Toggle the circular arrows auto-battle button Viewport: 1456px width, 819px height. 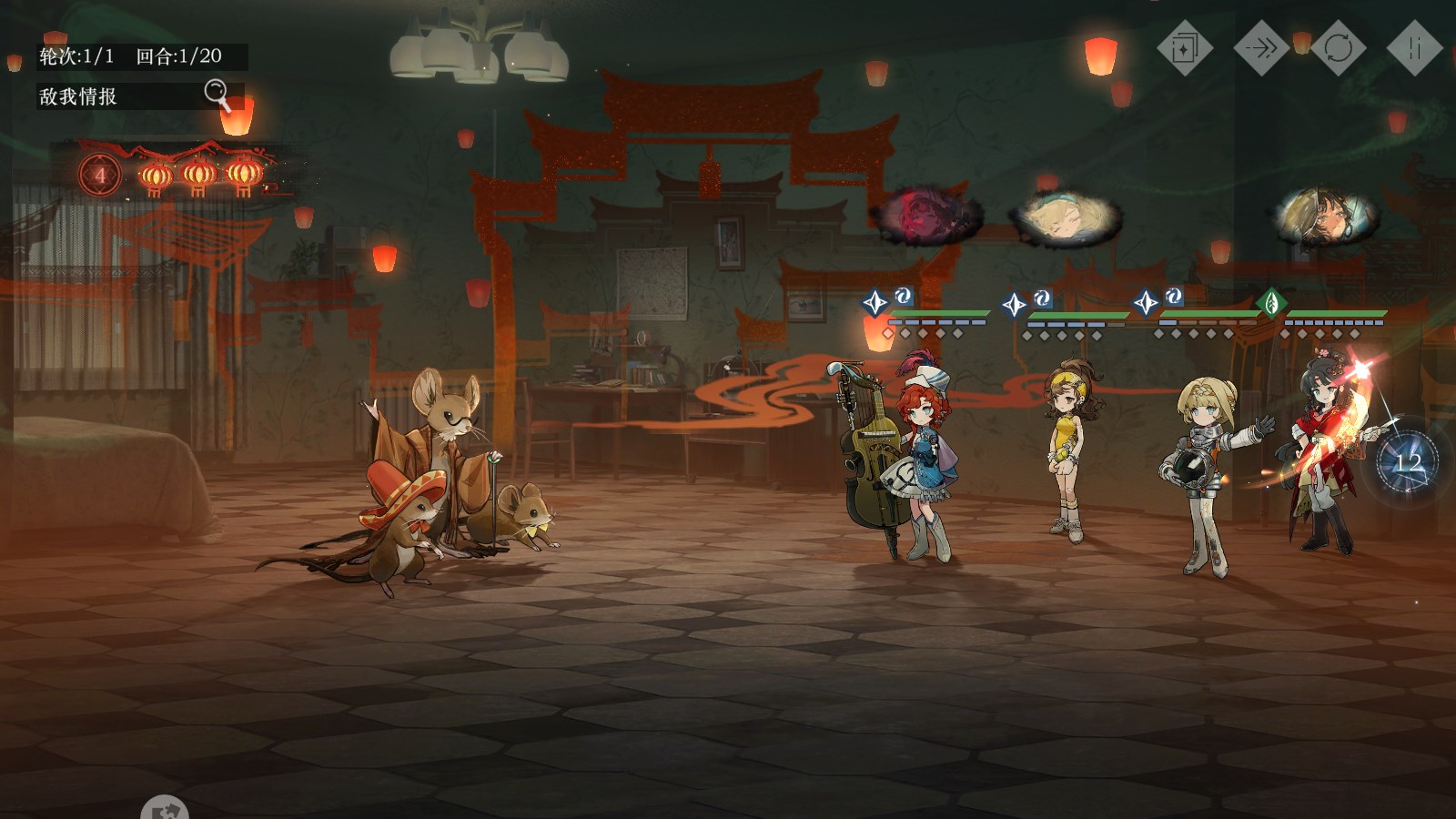1338,47
